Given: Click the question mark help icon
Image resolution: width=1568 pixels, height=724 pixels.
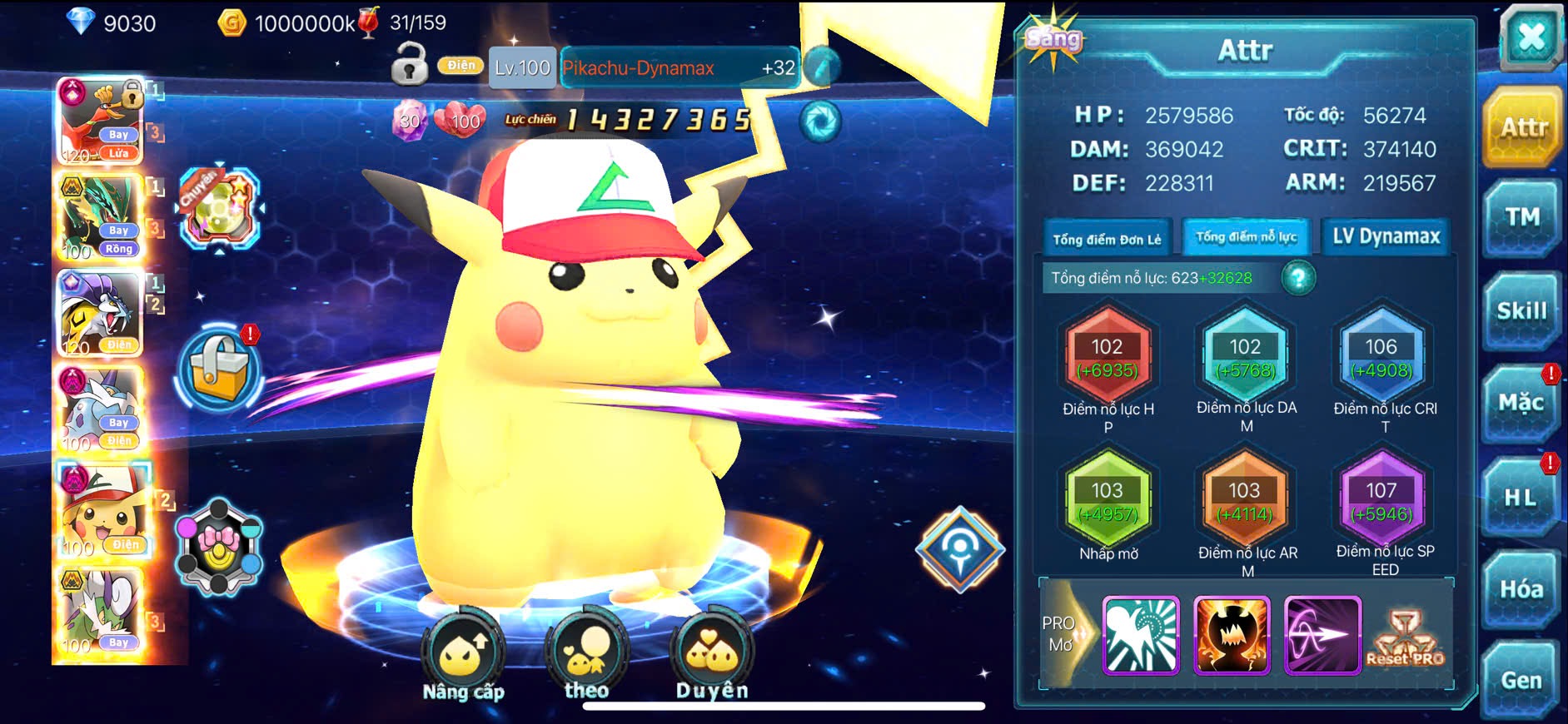Looking at the screenshot, I should click(x=1298, y=278).
